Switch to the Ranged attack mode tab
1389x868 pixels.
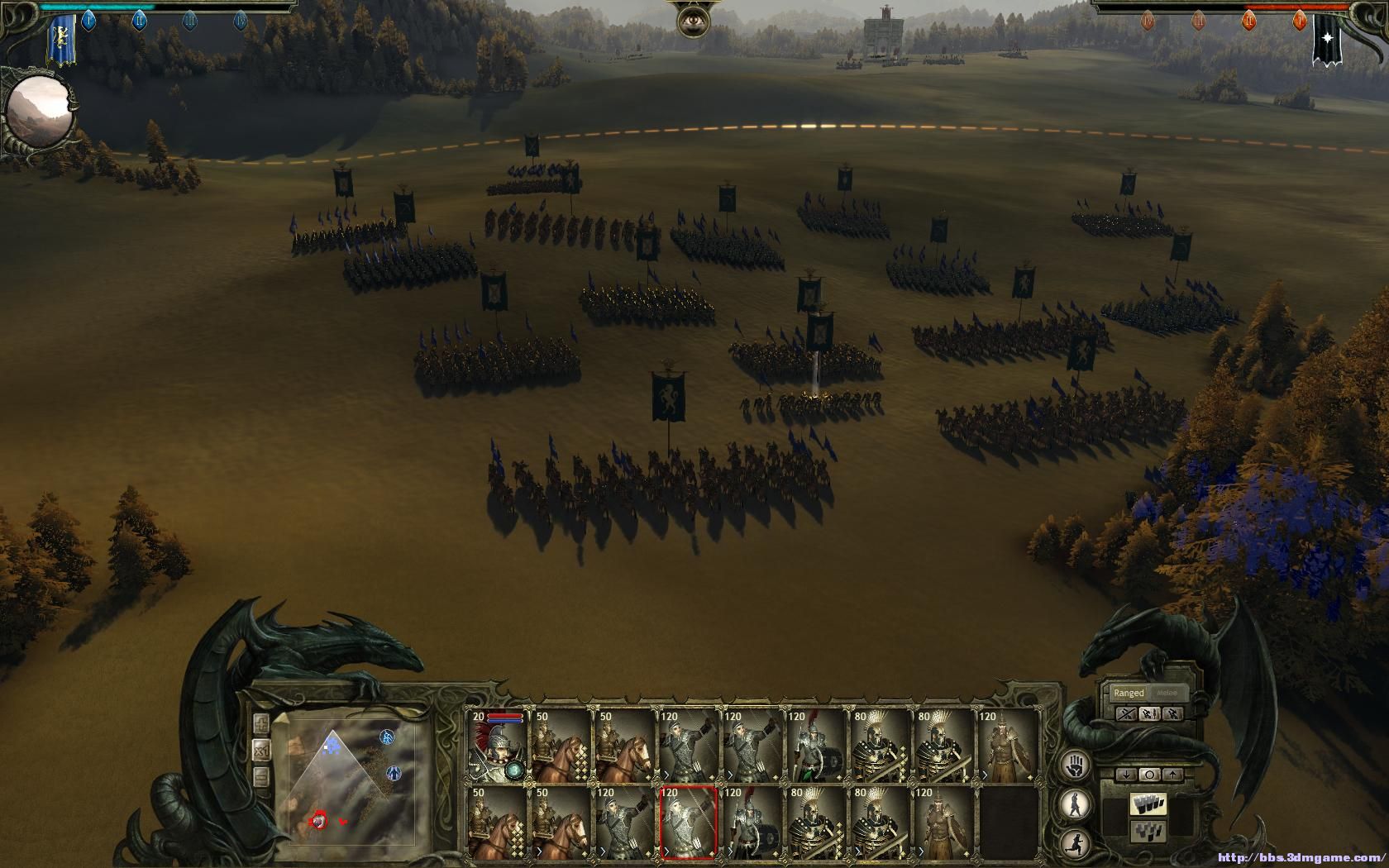click(x=1129, y=693)
